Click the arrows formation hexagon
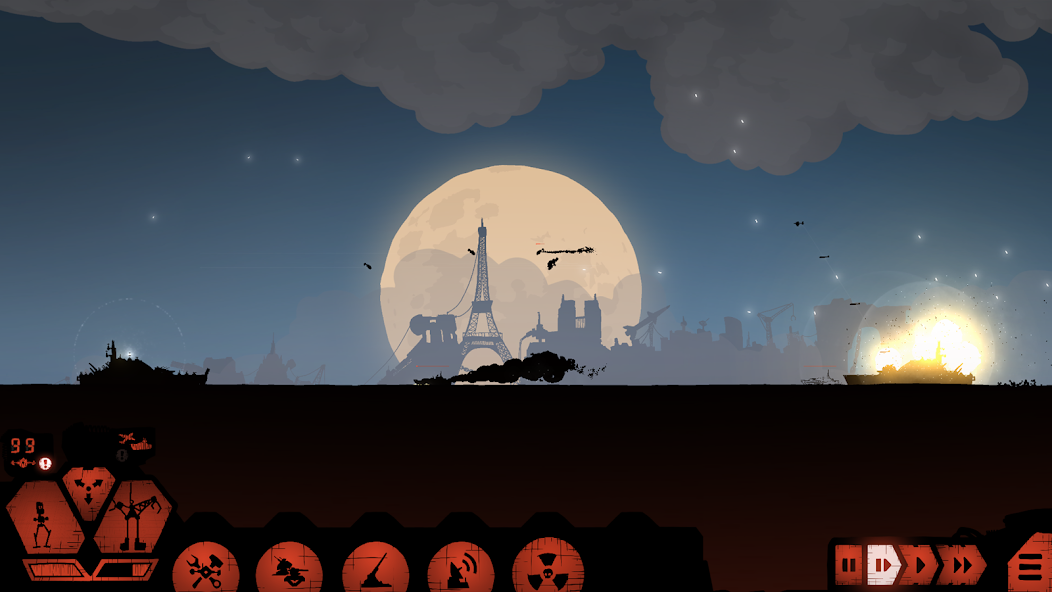This screenshot has height=592, width=1052. pos(88,488)
